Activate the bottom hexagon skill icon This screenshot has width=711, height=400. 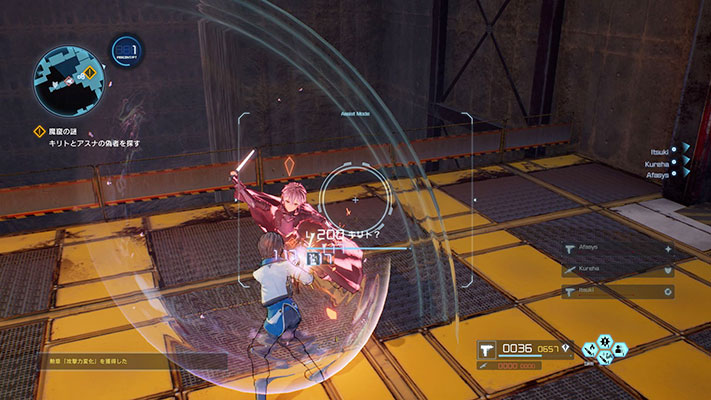tap(604, 358)
